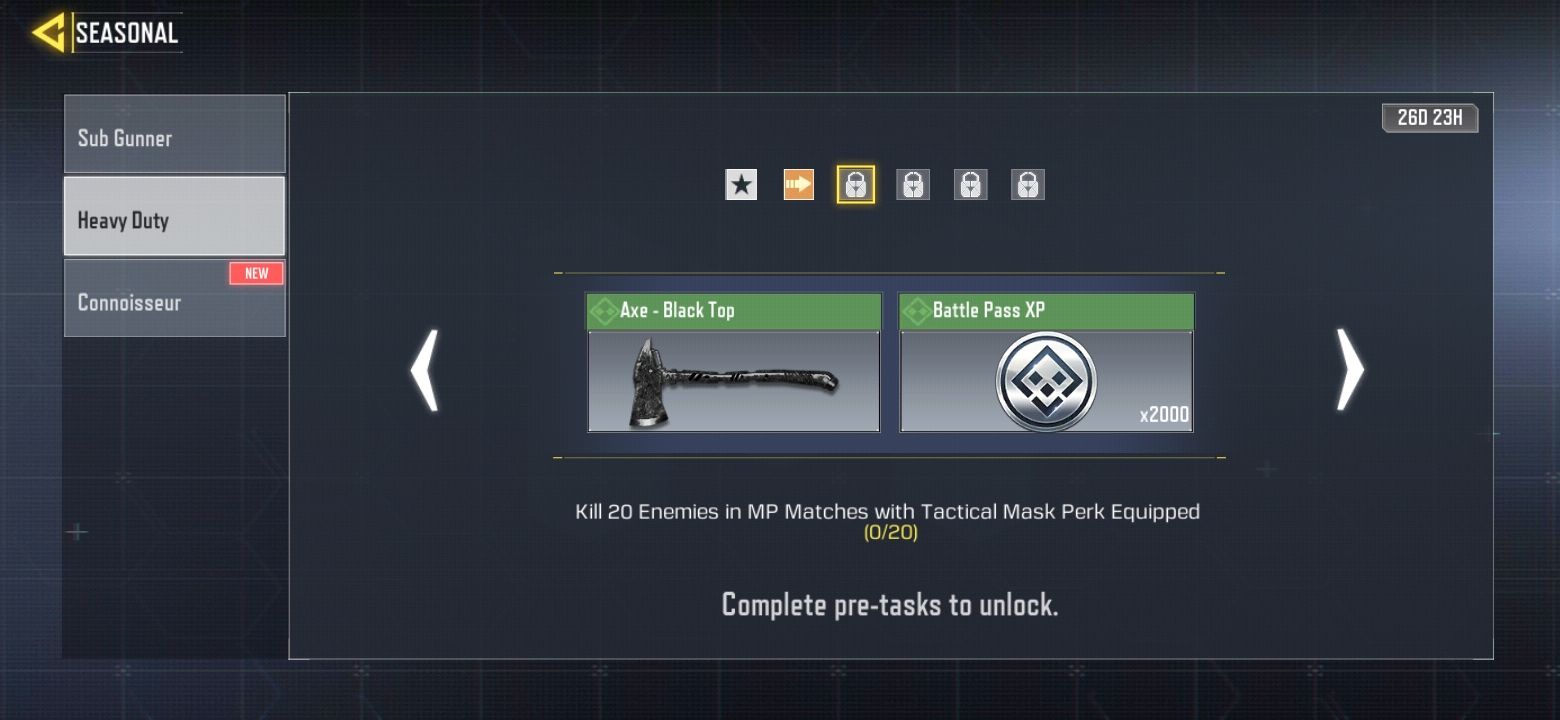Image resolution: width=1560 pixels, height=720 pixels.
Task: Click the star milestone icon
Action: point(740,184)
